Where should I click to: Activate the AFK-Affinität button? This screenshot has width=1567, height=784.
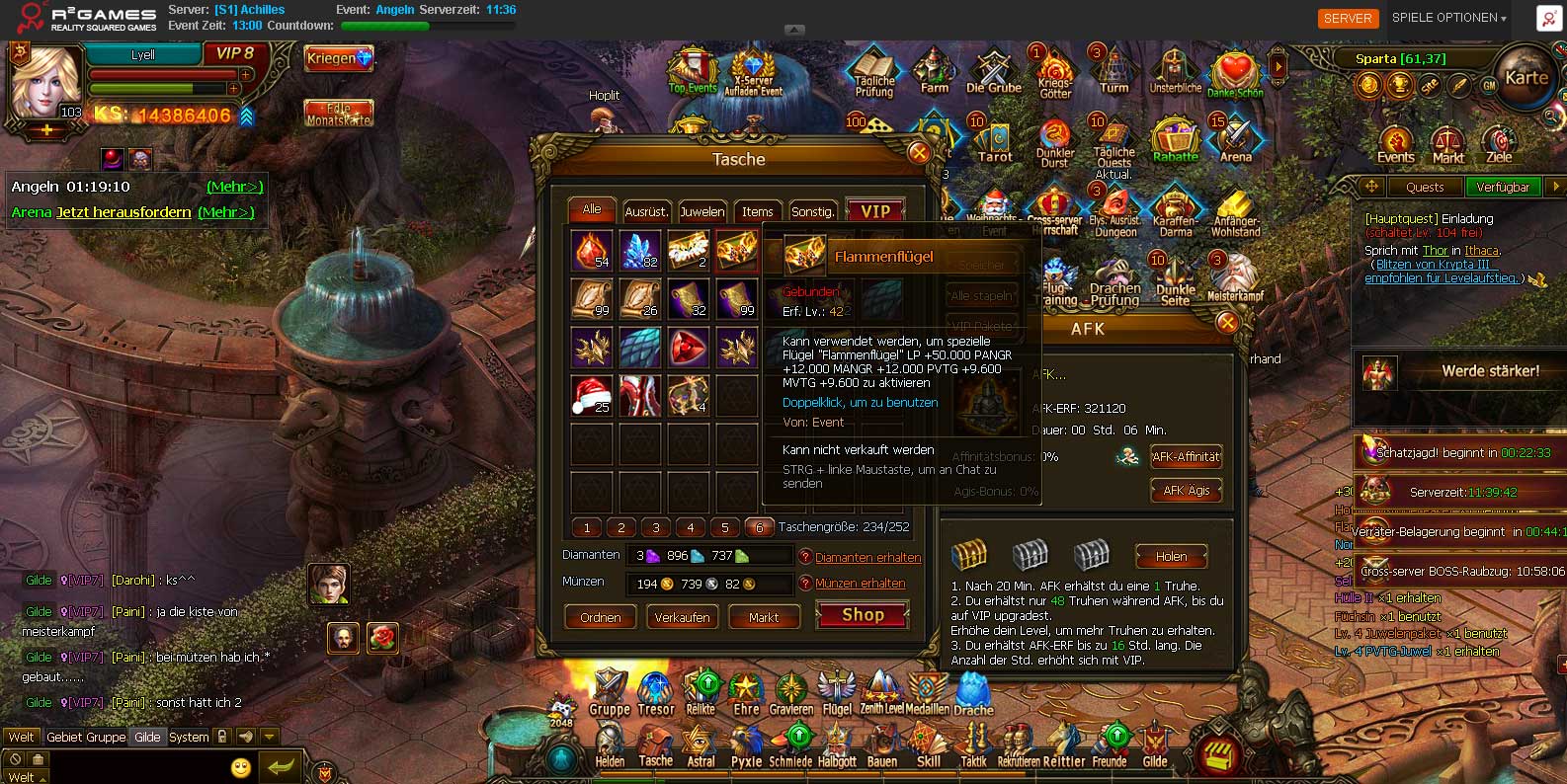pyautogui.click(x=1186, y=456)
